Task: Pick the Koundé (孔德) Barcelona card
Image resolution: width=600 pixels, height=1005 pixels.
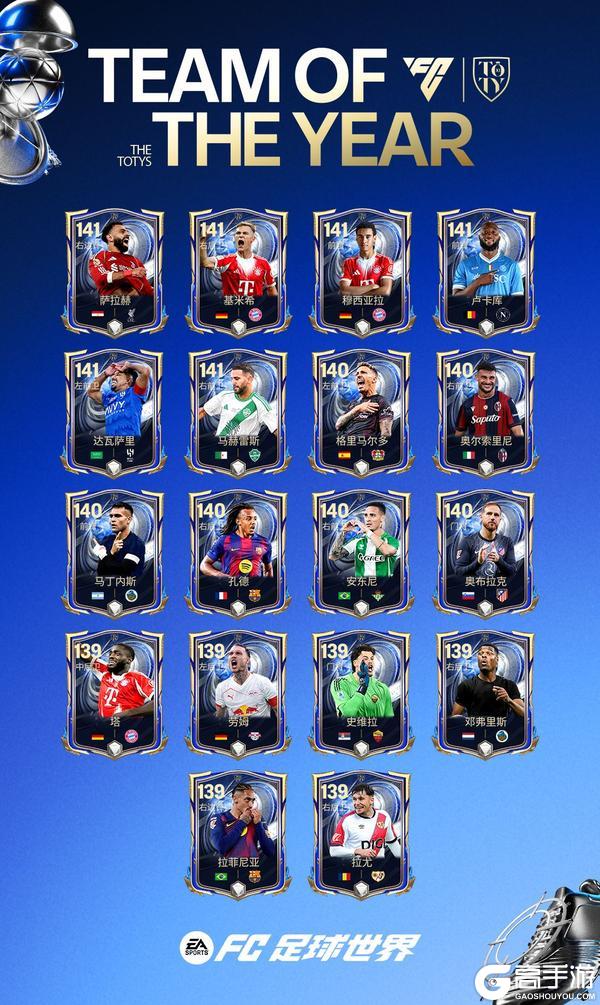Action: (238, 552)
